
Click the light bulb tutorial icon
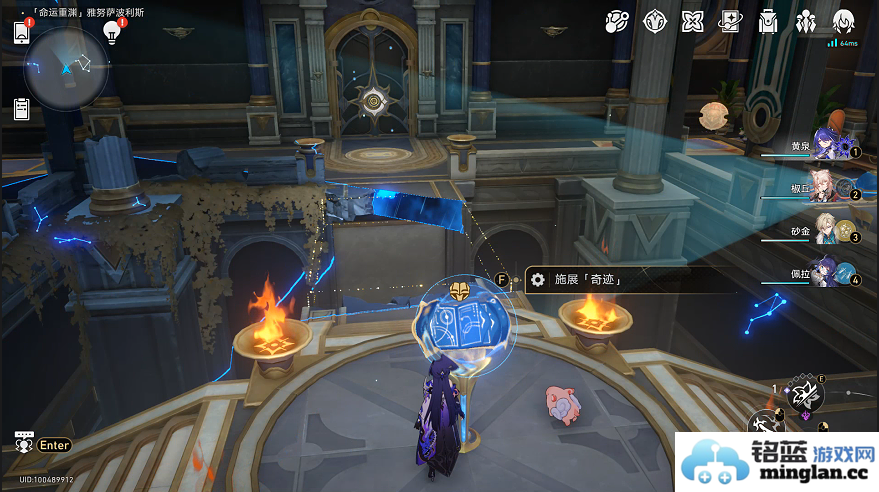pos(111,33)
